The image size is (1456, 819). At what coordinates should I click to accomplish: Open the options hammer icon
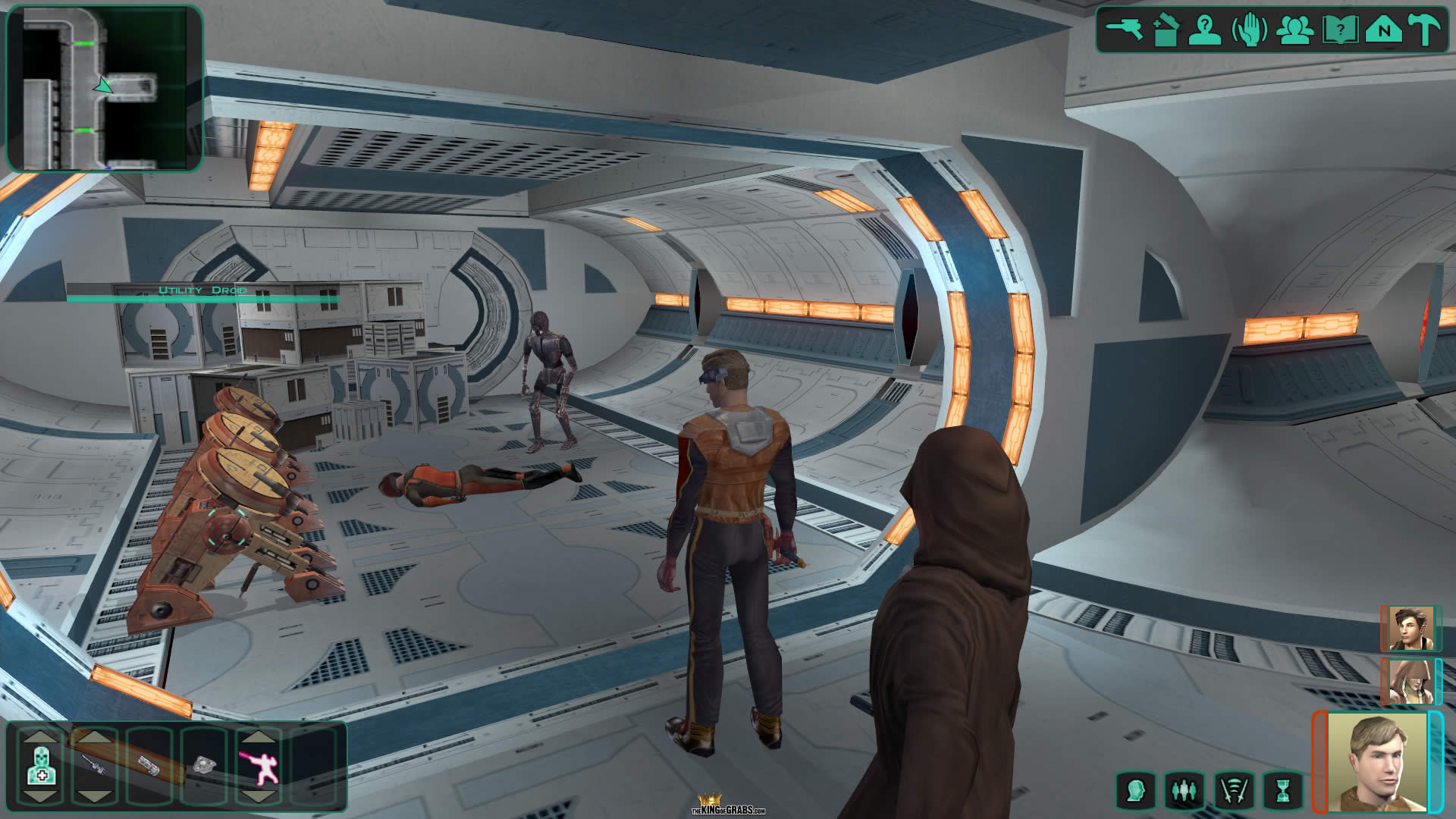click(1424, 30)
